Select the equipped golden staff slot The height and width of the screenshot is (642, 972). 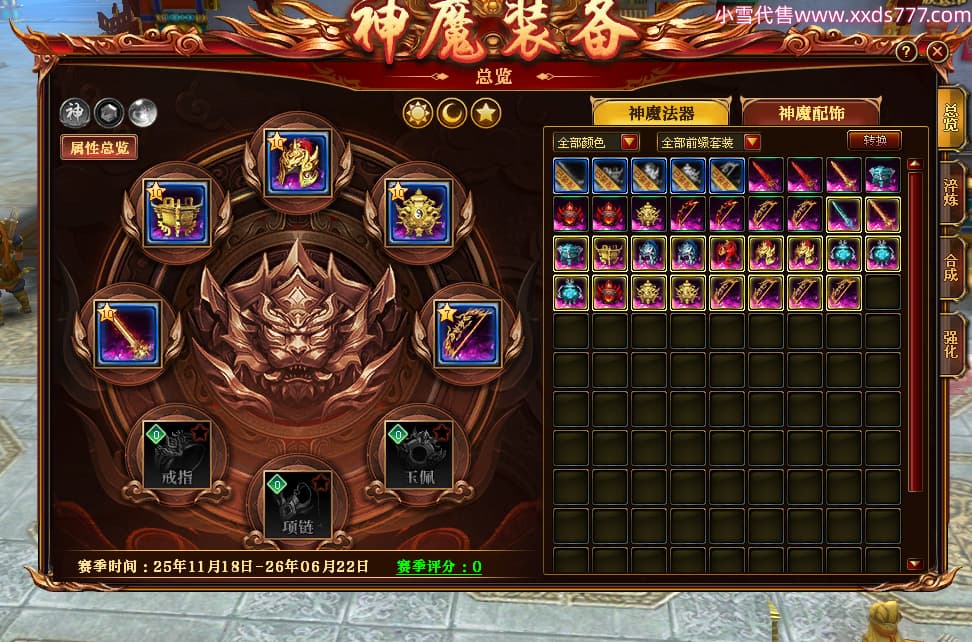pyautogui.click(x=127, y=333)
